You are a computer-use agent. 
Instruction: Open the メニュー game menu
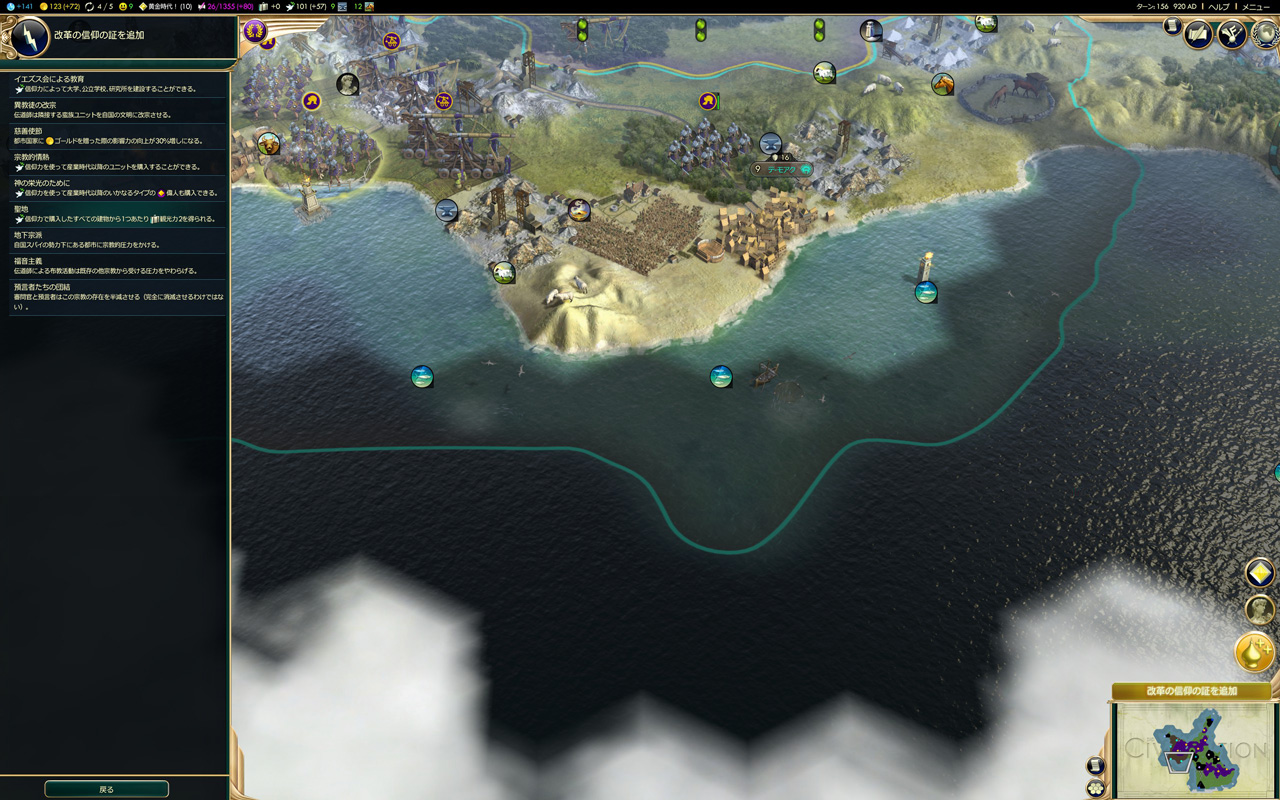(x=1255, y=7)
